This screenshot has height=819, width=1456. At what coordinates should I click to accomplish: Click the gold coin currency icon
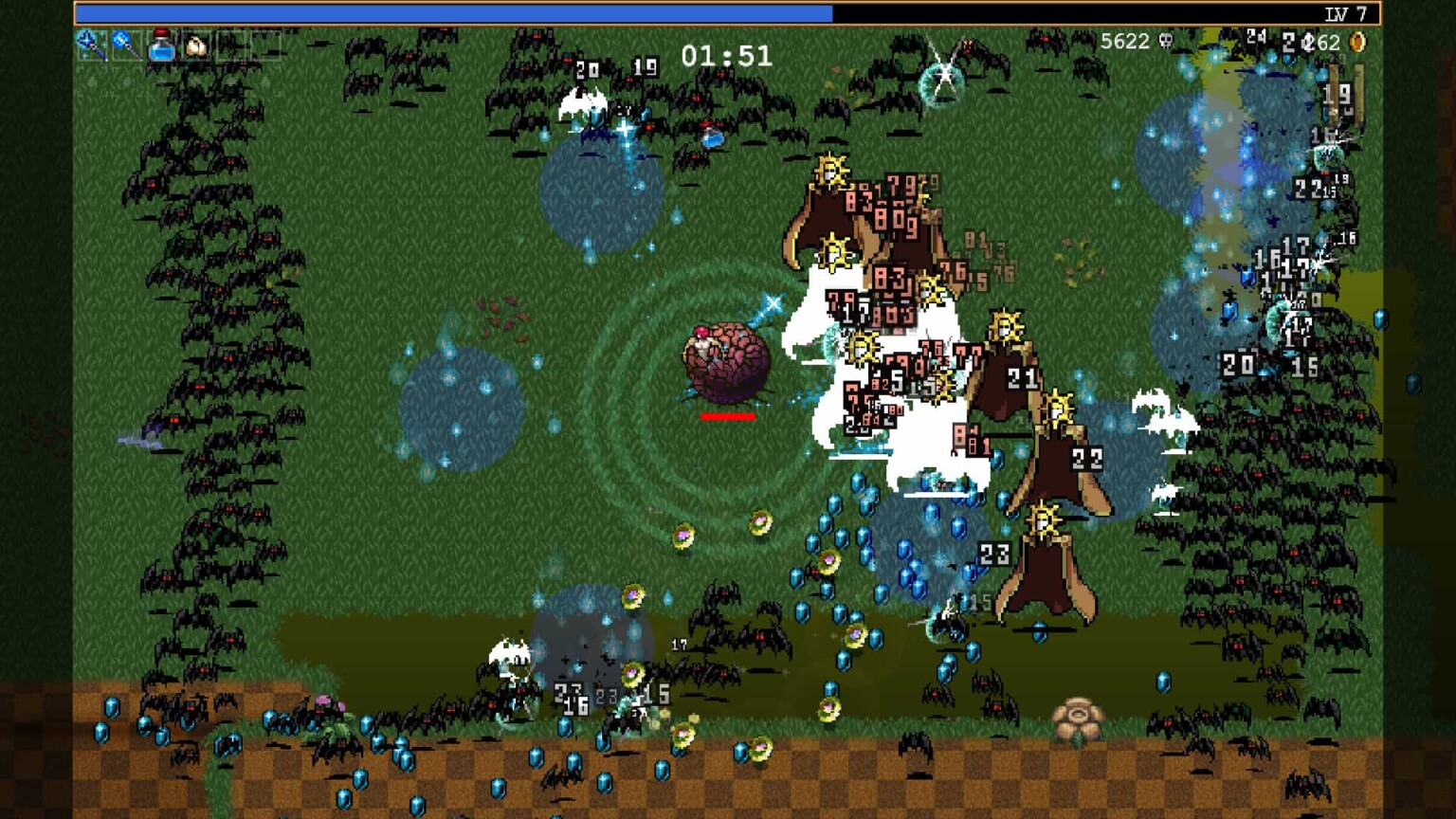[x=1356, y=43]
